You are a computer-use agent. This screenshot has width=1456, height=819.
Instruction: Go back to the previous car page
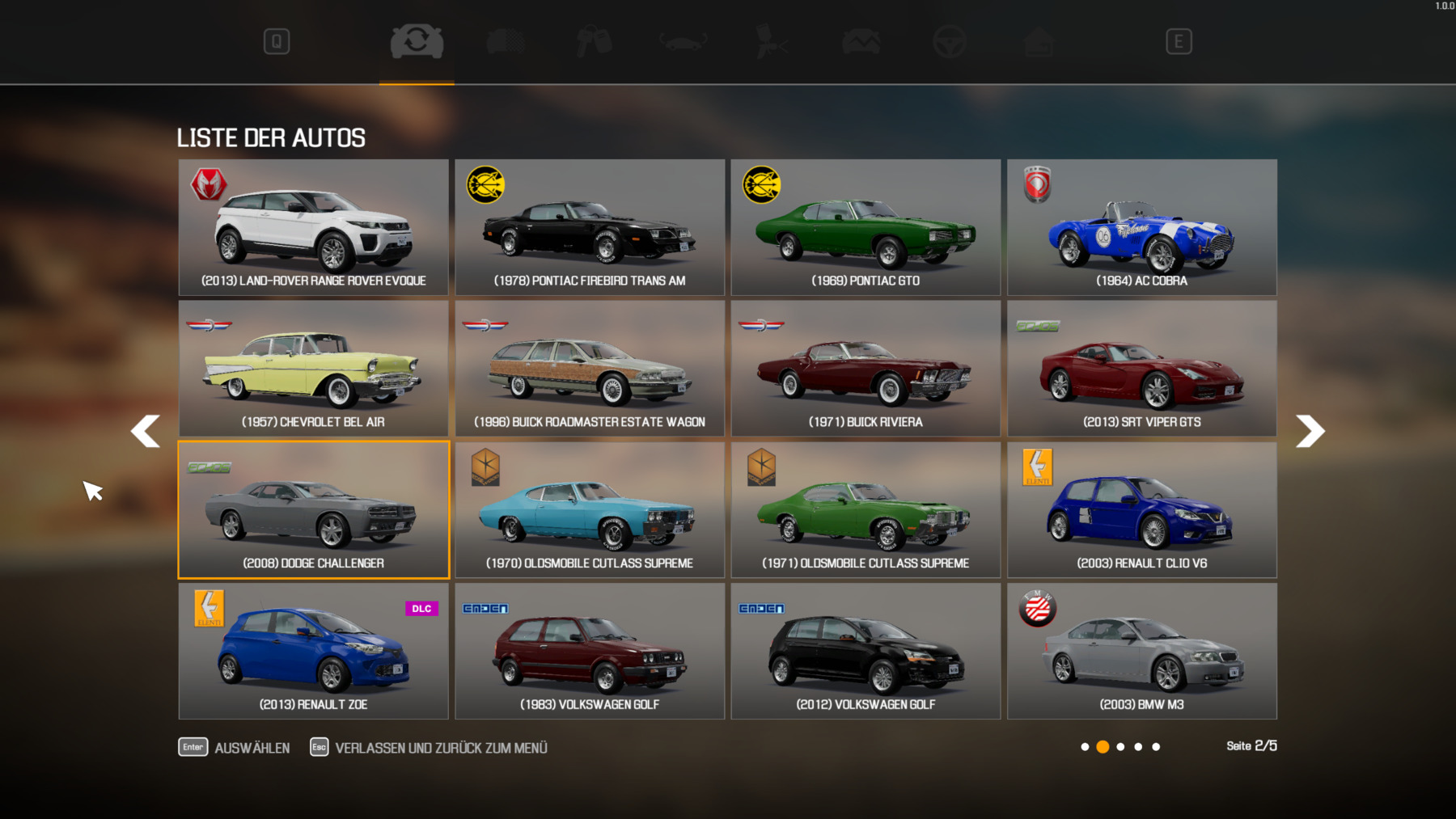point(146,431)
